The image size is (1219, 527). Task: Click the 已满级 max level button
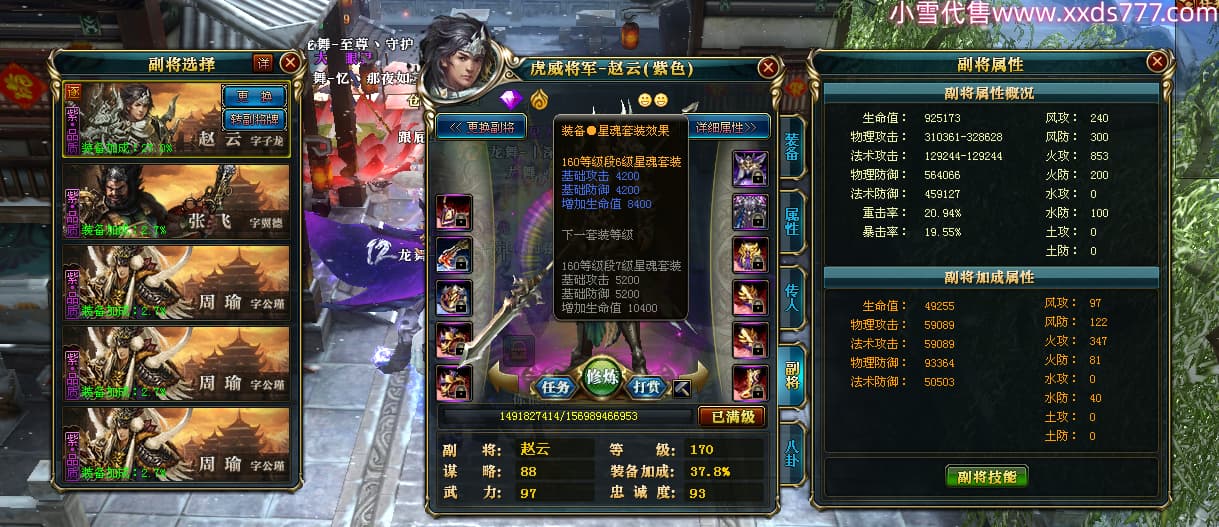point(731,416)
